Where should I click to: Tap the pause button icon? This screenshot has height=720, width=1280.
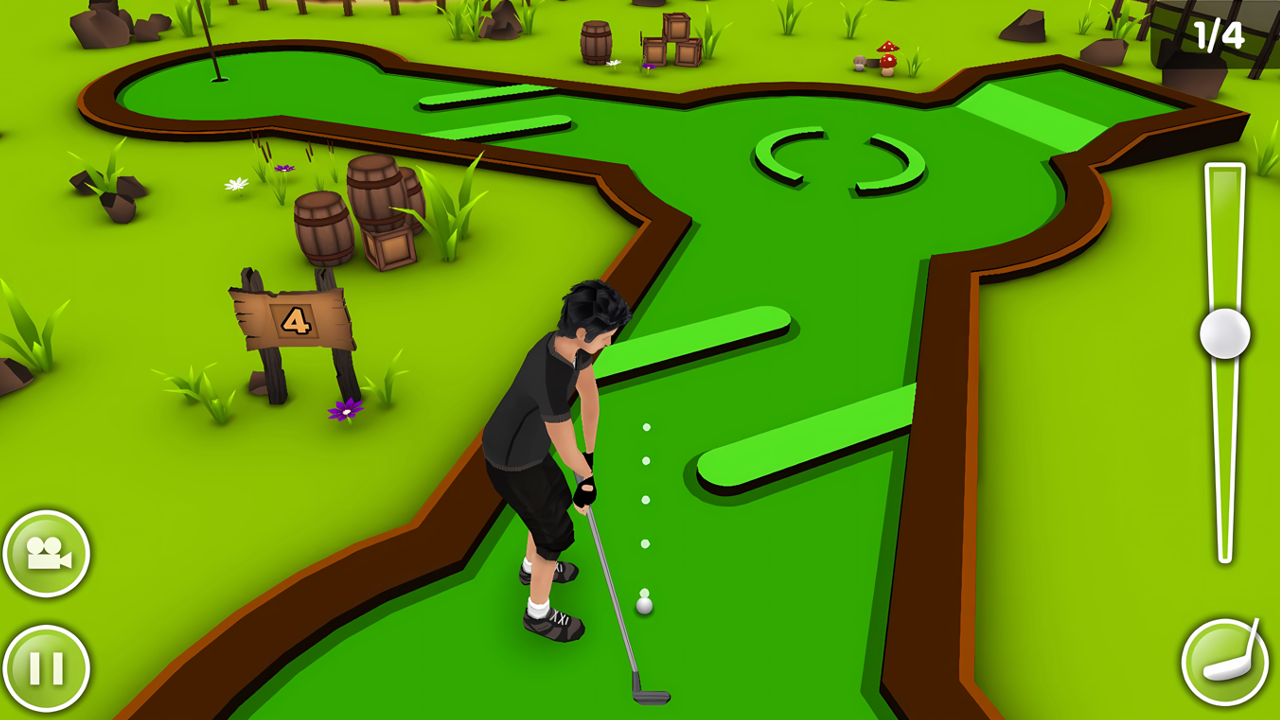coord(47,668)
